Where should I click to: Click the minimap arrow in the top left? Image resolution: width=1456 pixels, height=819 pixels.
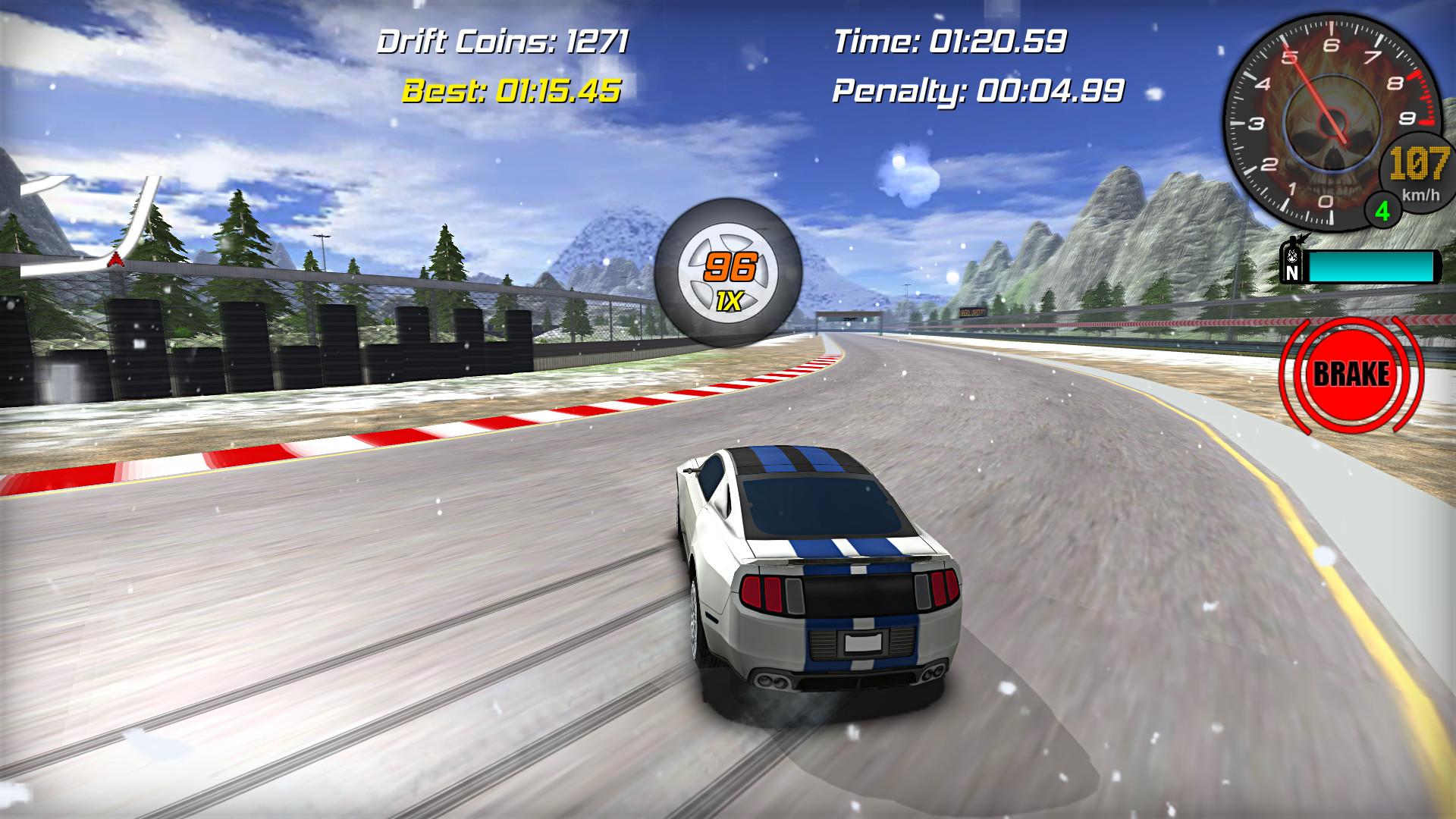(x=115, y=258)
